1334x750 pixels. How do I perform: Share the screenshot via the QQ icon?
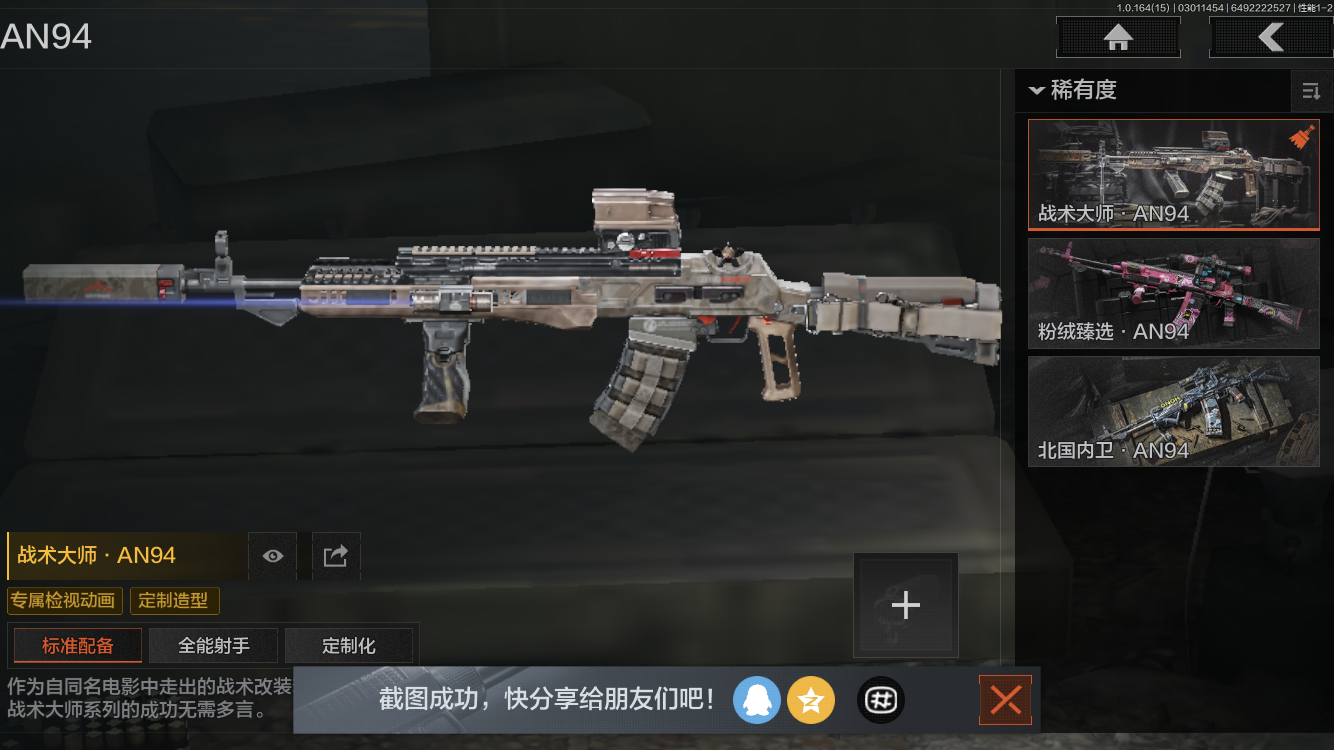[757, 700]
